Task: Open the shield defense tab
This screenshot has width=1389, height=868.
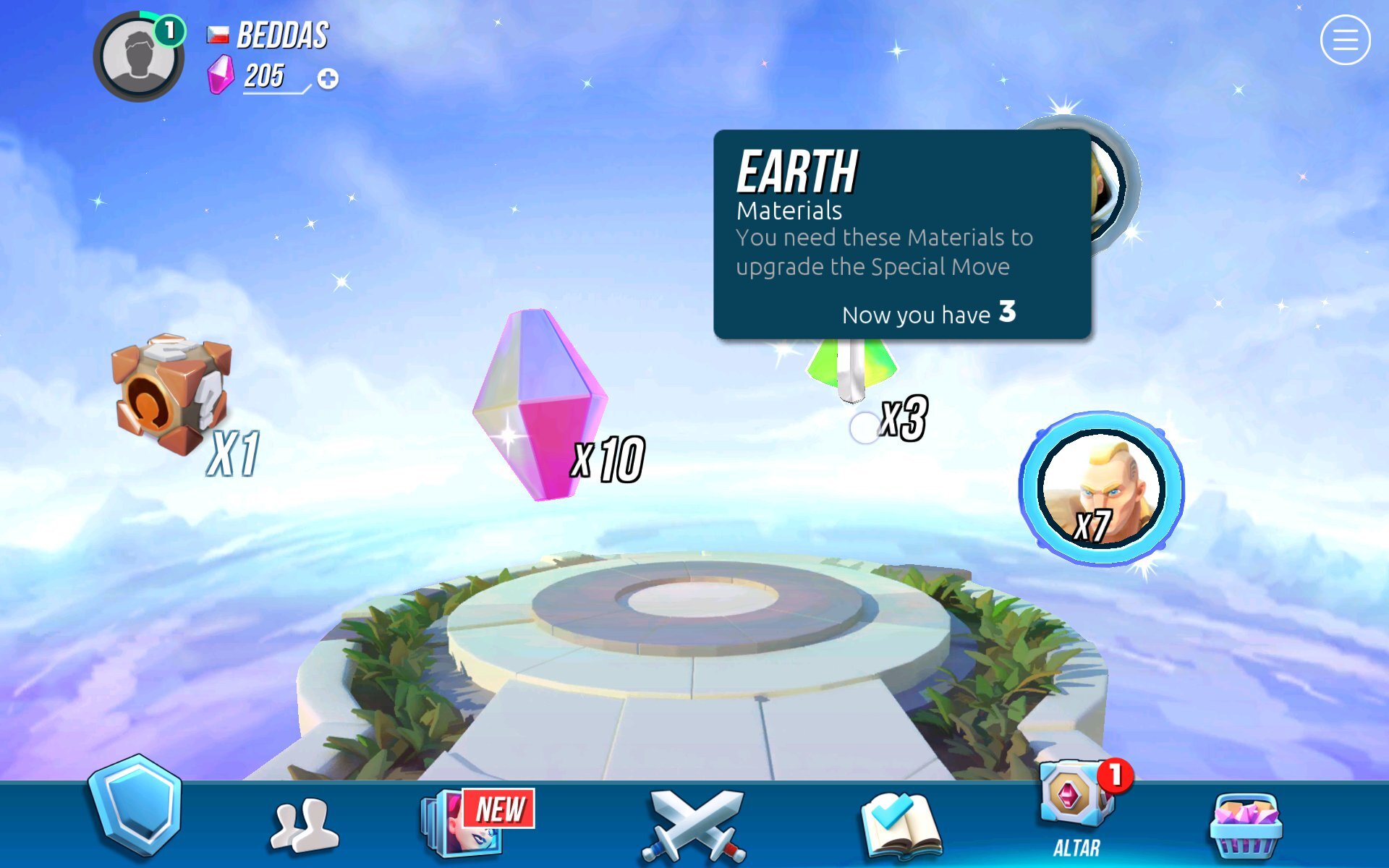Action: (135, 807)
